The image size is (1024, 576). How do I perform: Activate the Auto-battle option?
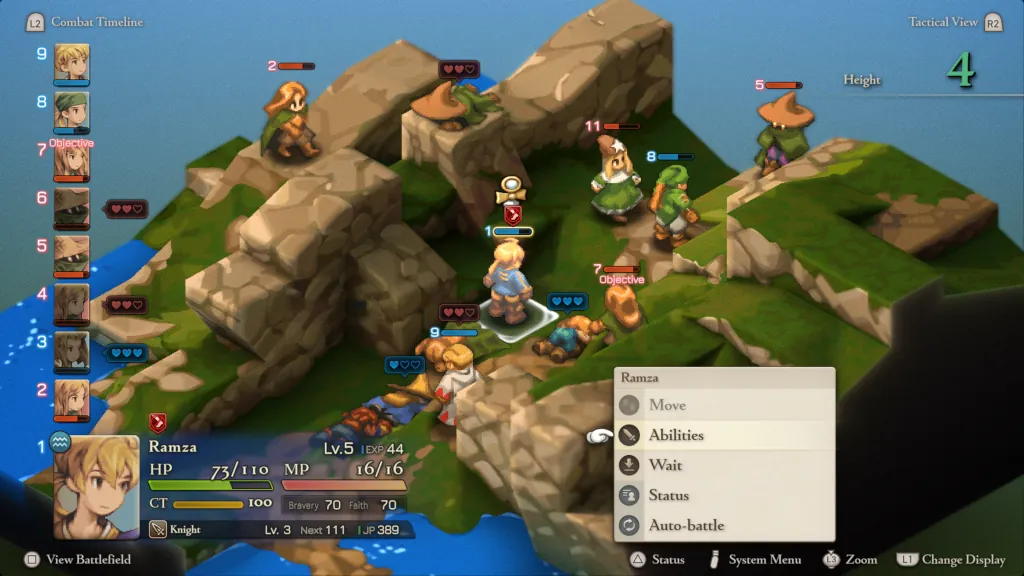pyautogui.click(x=686, y=525)
